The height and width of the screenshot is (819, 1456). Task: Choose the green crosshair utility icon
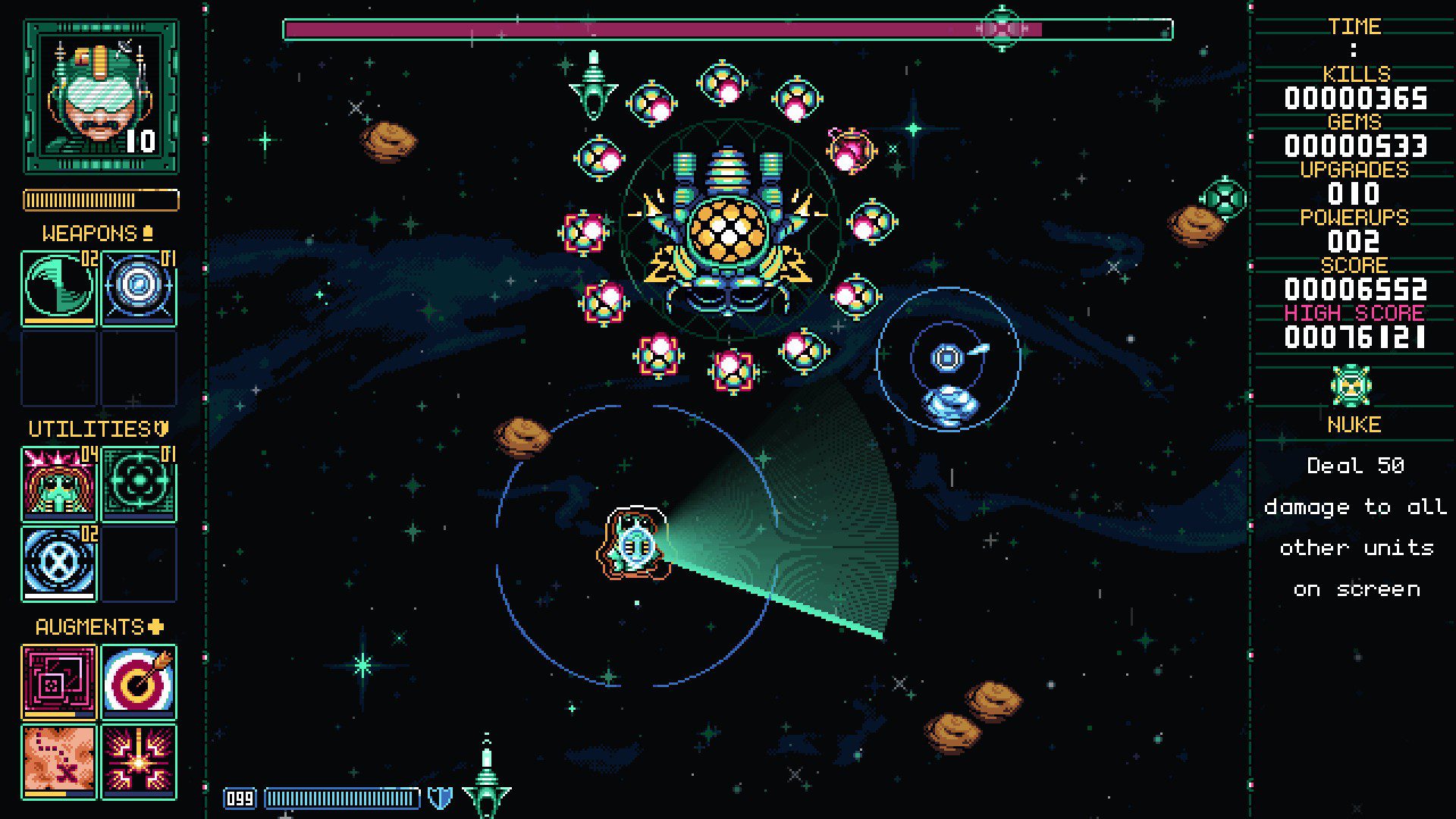point(139,484)
